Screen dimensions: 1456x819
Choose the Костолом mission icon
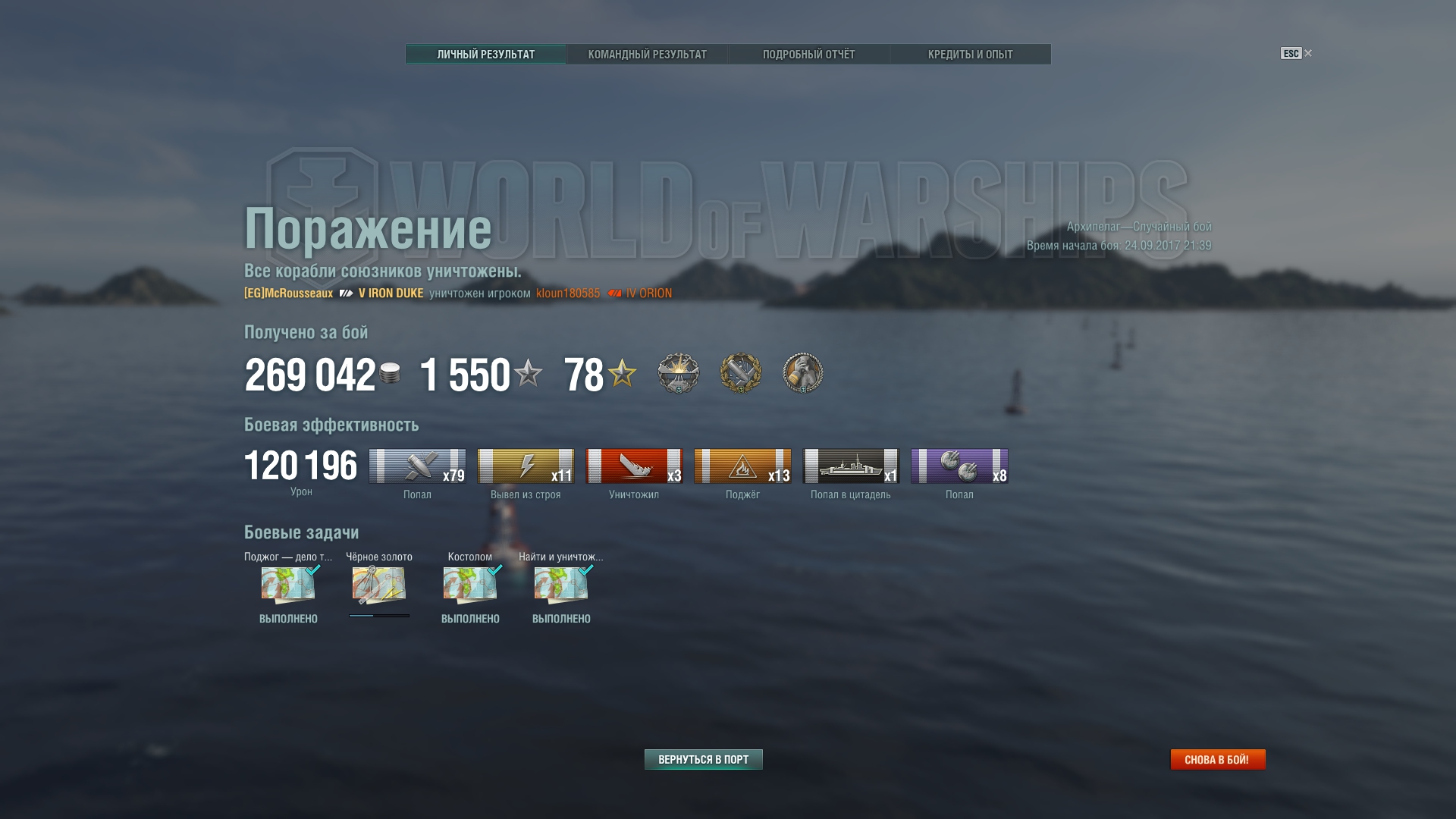(470, 585)
